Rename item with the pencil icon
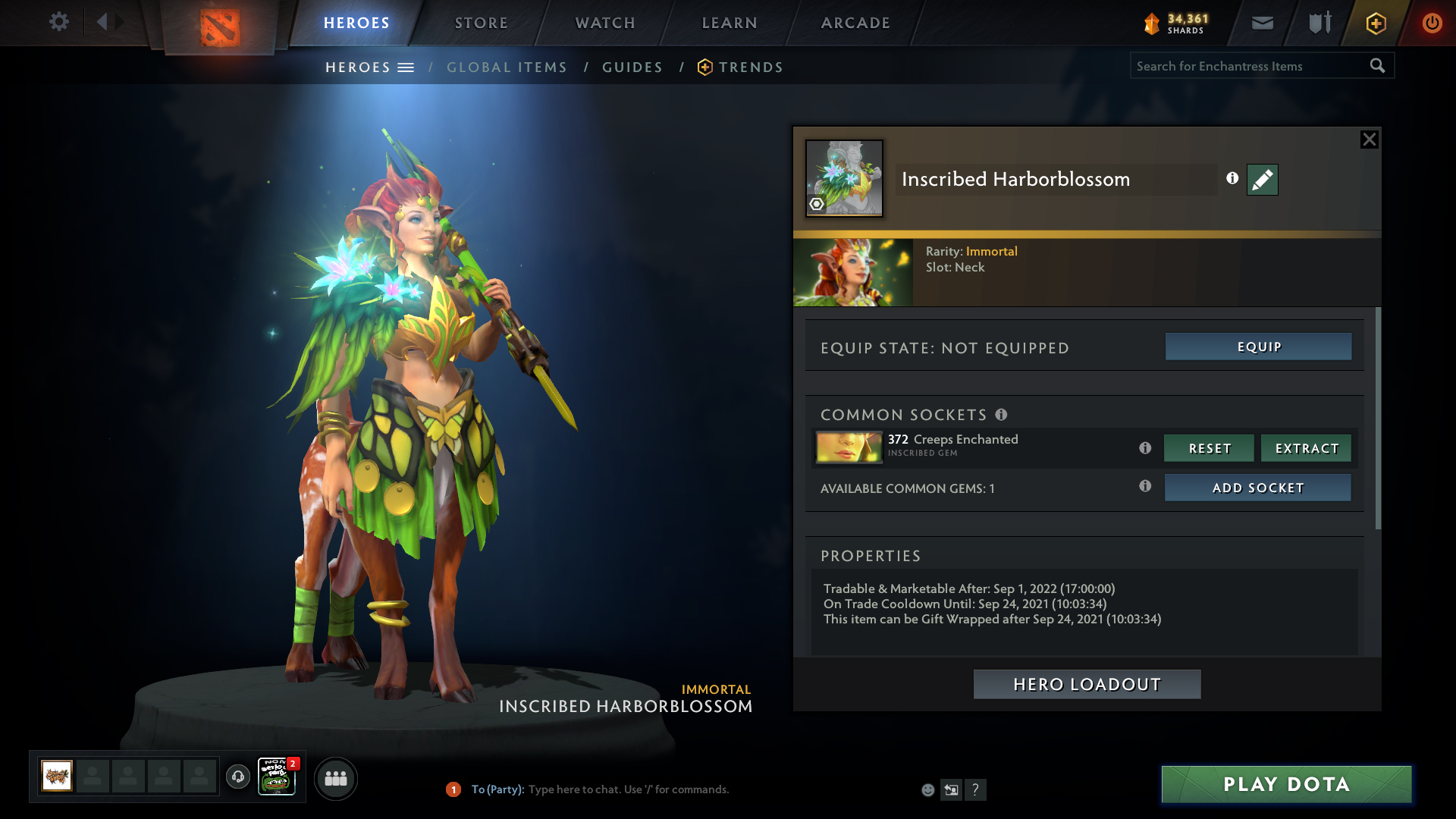The width and height of the screenshot is (1456, 819). click(1262, 180)
